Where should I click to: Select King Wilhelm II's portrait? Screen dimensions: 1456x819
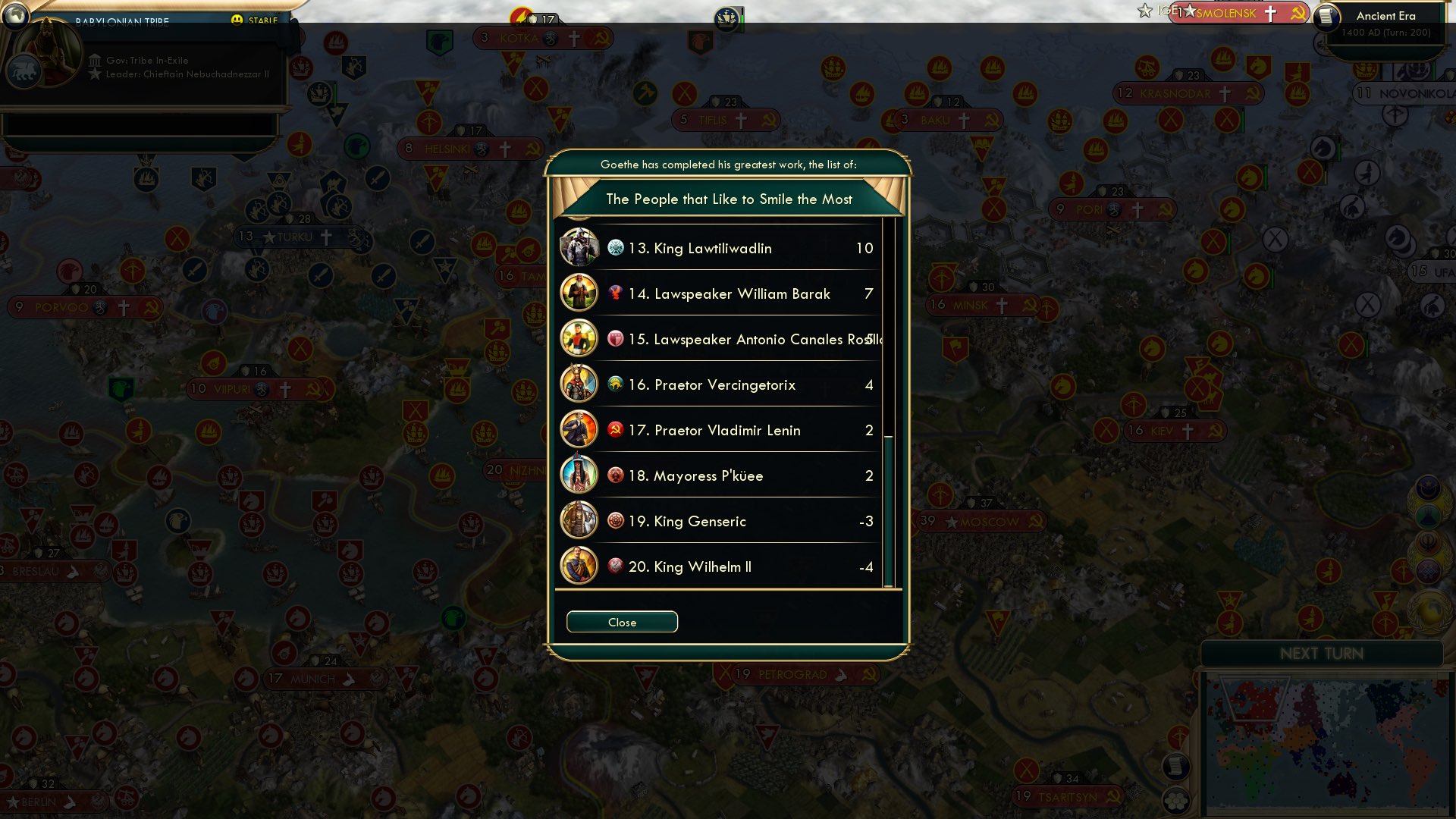pyautogui.click(x=579, y=566)
